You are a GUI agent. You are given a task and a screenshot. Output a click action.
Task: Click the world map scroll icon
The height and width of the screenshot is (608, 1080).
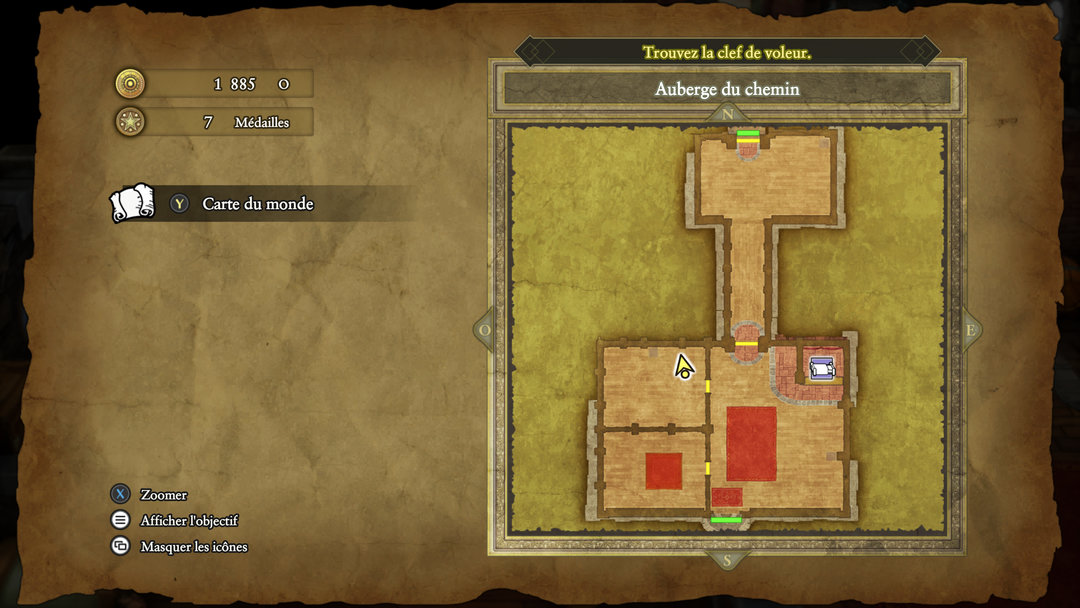[x=132, y=203]
